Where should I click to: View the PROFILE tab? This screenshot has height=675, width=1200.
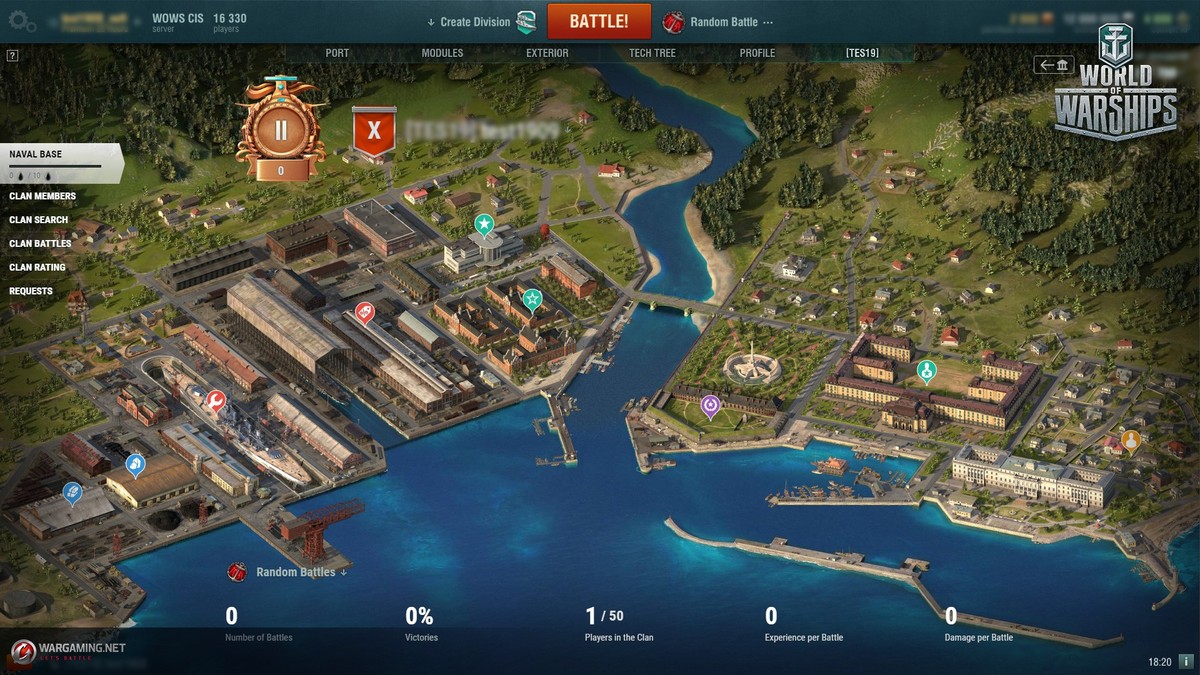click(x=757, y=53)
